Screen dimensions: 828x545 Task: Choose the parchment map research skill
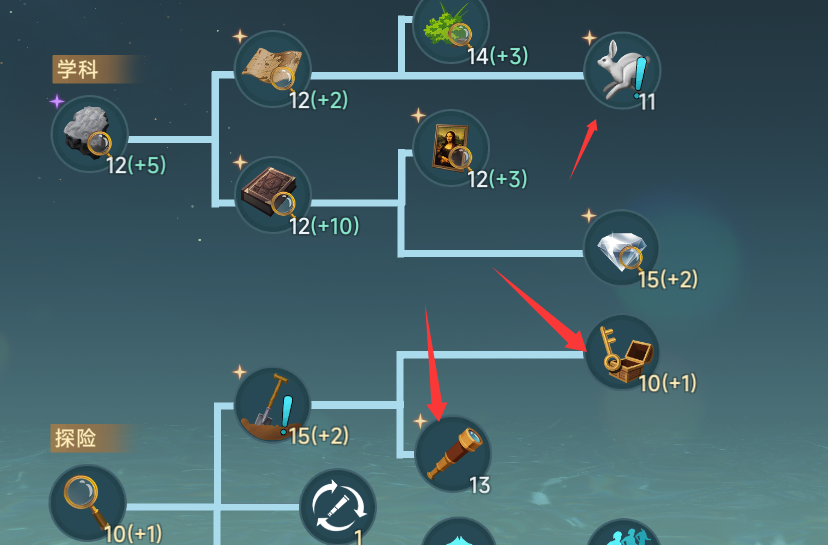coord(272,68)
